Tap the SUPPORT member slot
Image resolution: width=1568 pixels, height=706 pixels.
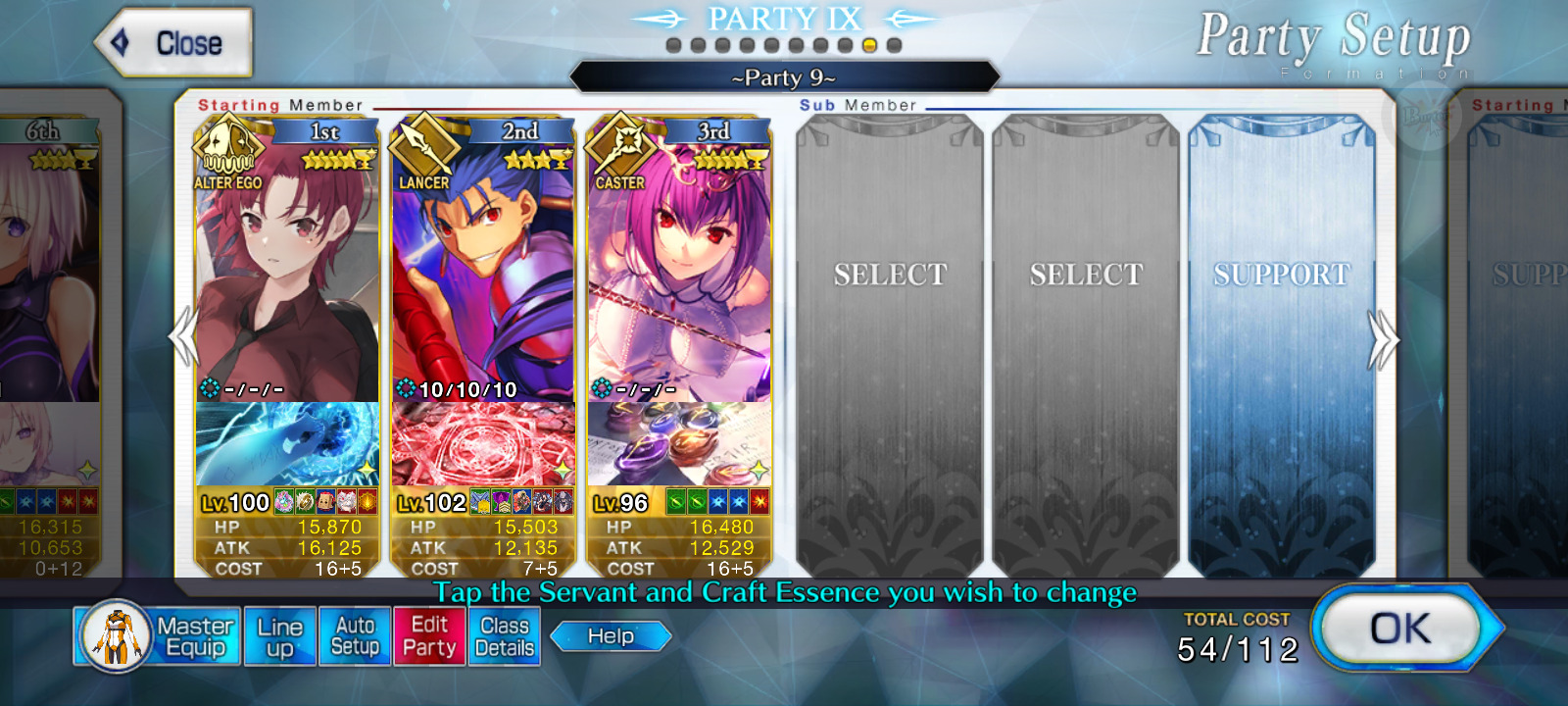pos(1282,343)
